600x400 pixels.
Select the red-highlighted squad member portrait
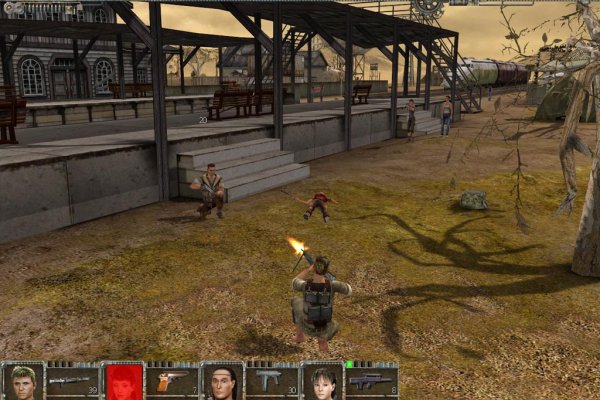click(122, 382)
